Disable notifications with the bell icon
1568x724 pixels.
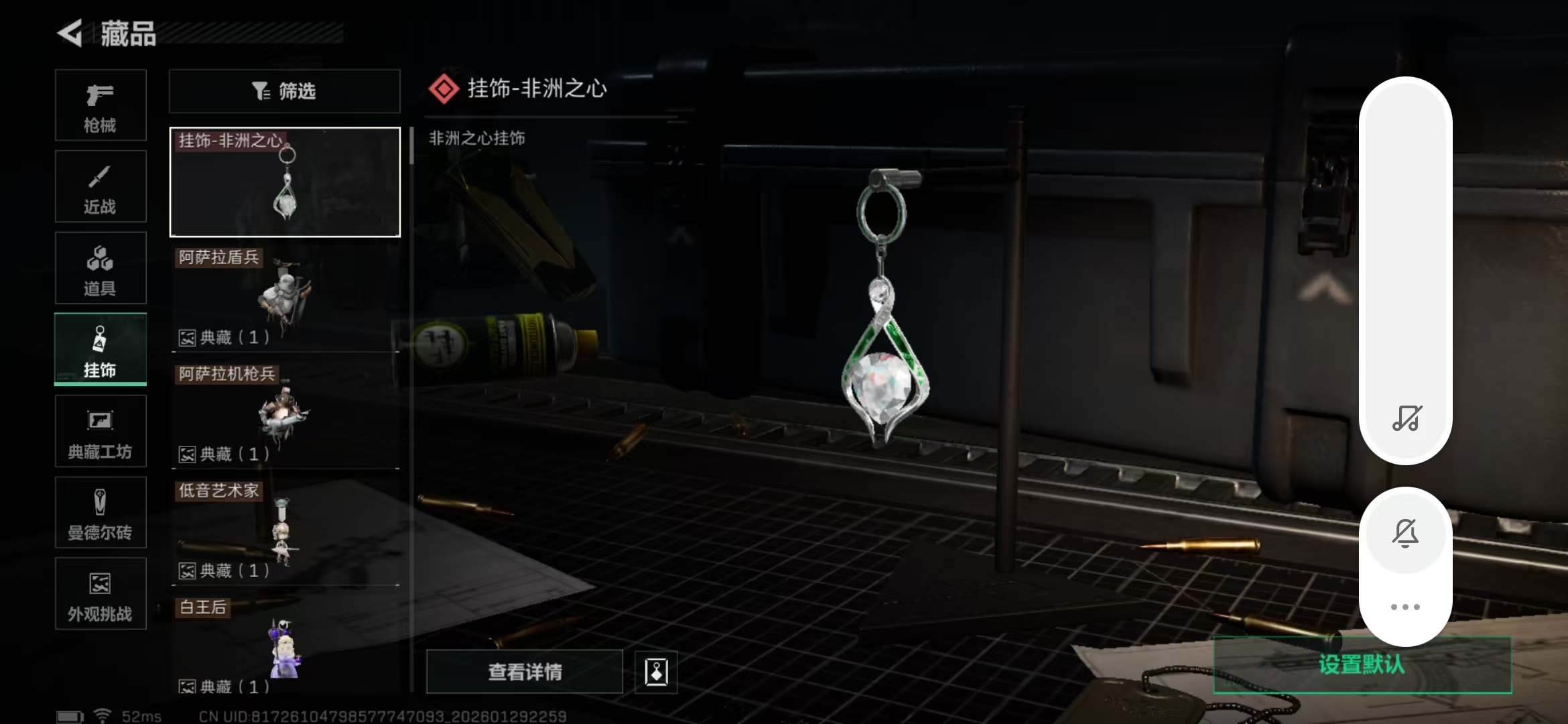[1406, 533]
